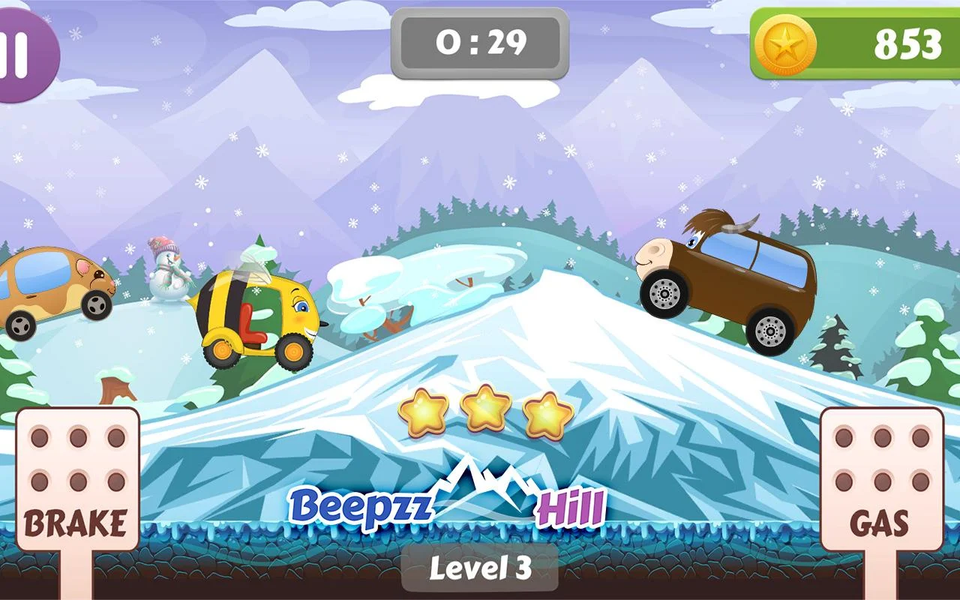Pause the game with the purple button
The height and width of the screenshot is (600, 960).
coord(20,55)
